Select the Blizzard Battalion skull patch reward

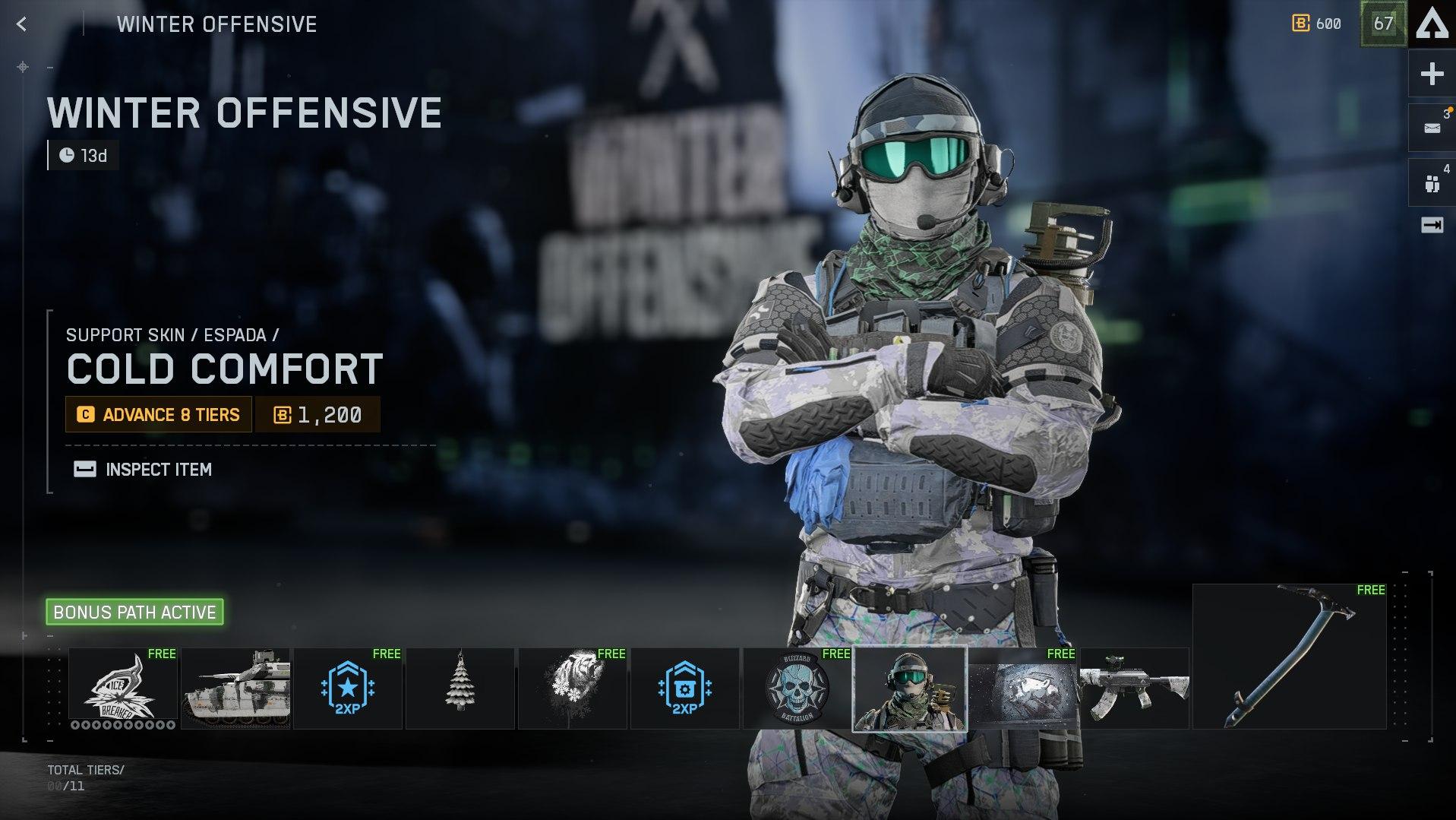coord(797,688)
